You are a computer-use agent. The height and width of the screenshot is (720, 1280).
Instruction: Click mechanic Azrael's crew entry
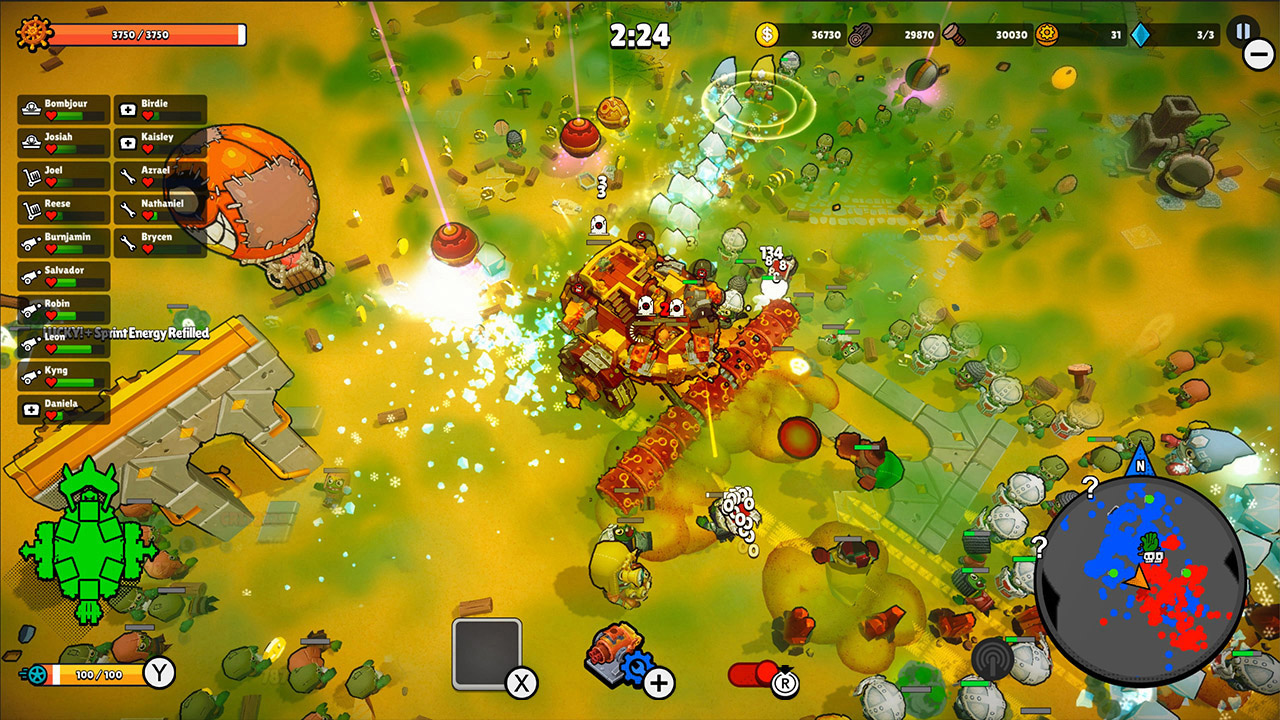pyautogui.click(x=160, y=176)
